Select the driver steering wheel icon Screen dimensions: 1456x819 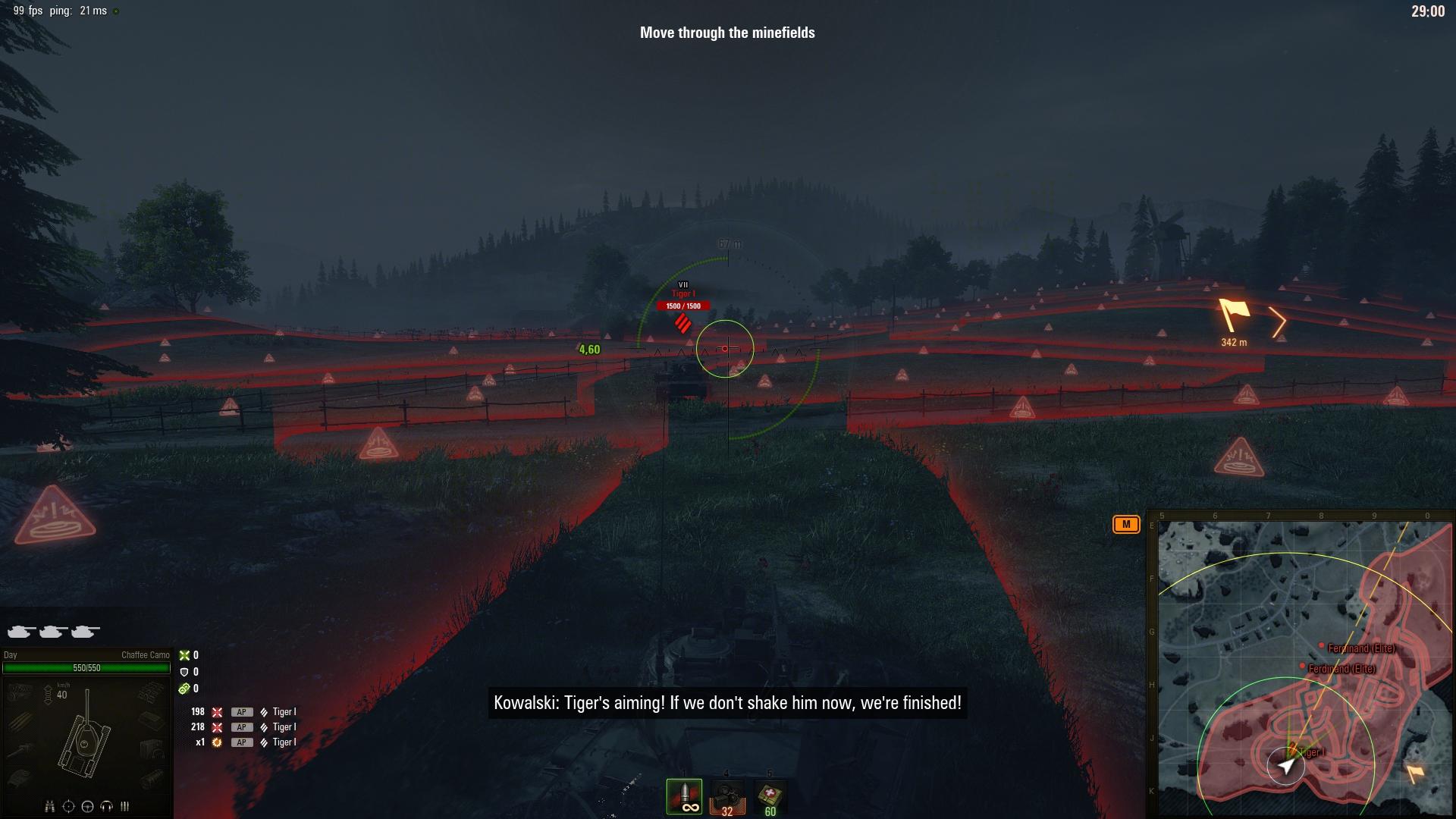[87, 806]
